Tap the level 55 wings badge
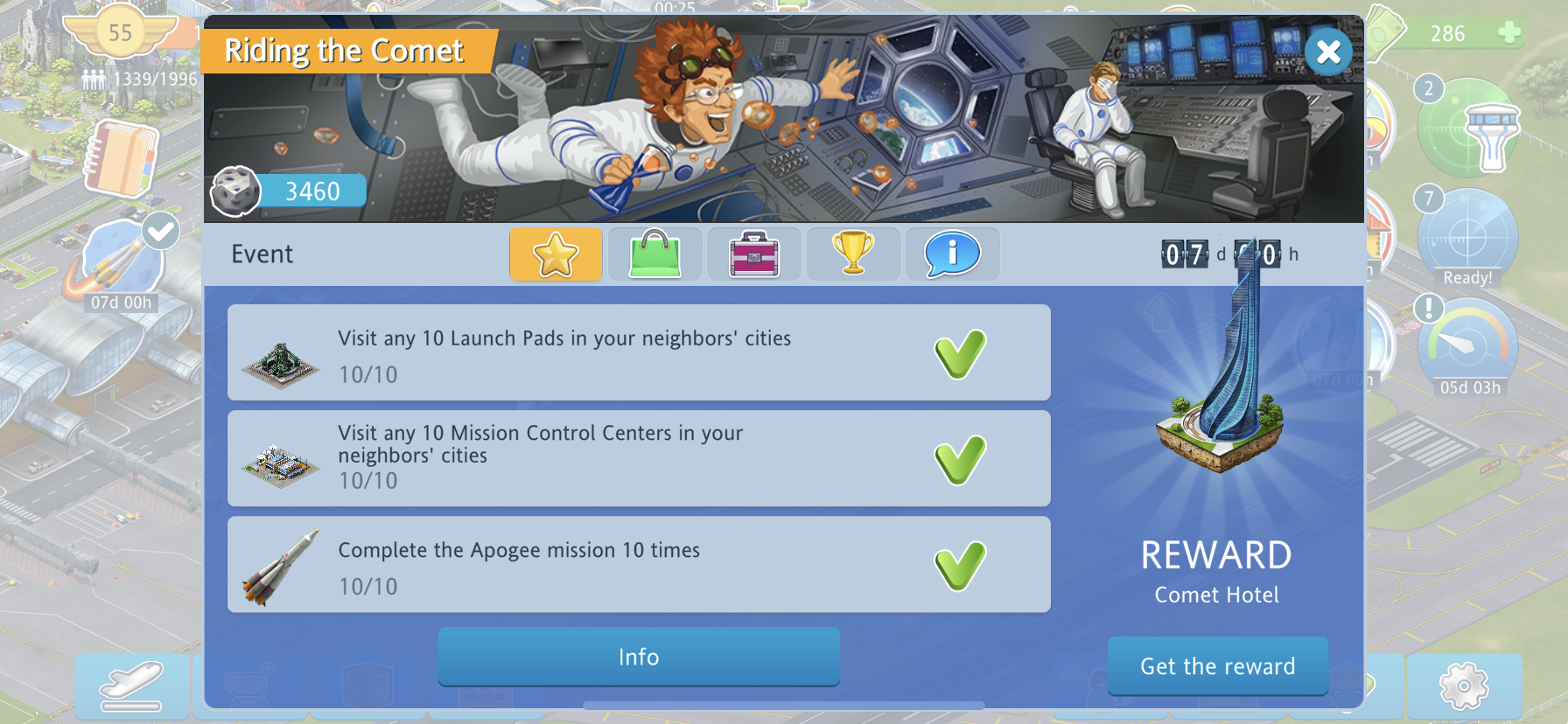The height and width of the screenshot is (724, 1568). (x=120, y=33)
